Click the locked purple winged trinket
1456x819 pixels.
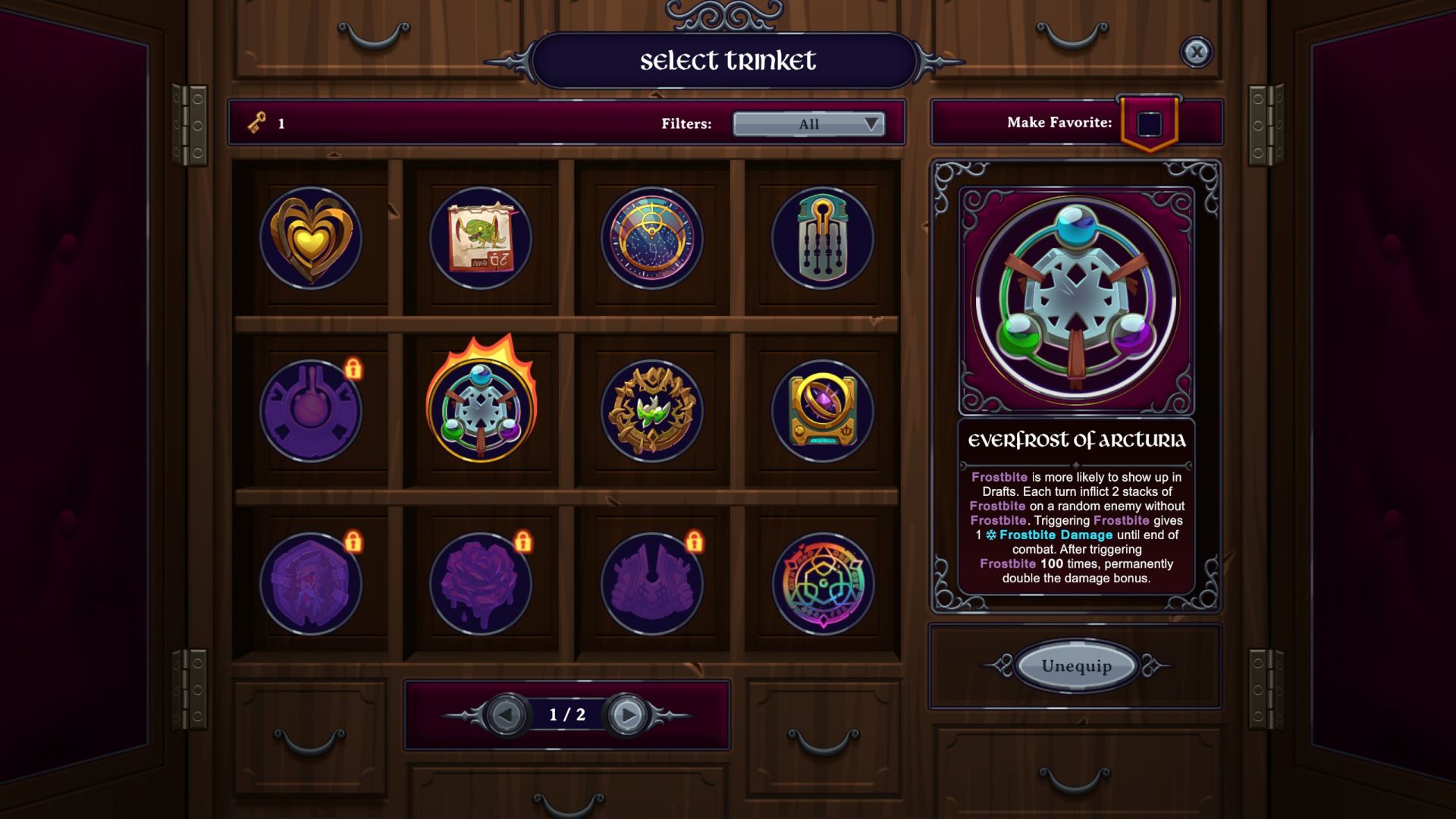coord(652,584)
